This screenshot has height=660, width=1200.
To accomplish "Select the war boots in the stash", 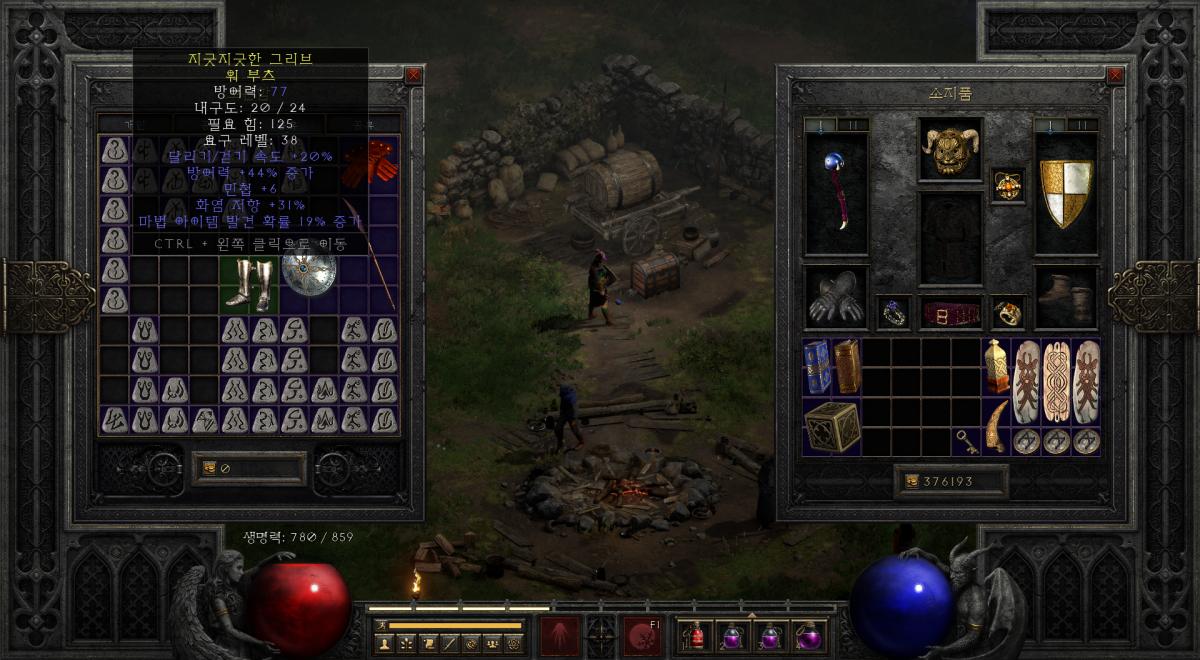I will 249,284.
